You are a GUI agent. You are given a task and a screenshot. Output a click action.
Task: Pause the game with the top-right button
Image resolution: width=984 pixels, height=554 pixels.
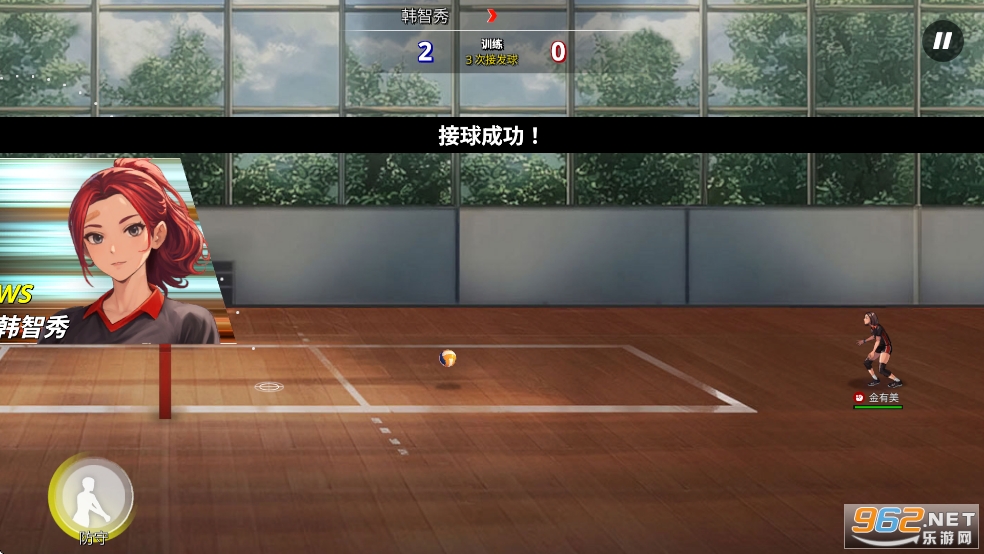942,41
